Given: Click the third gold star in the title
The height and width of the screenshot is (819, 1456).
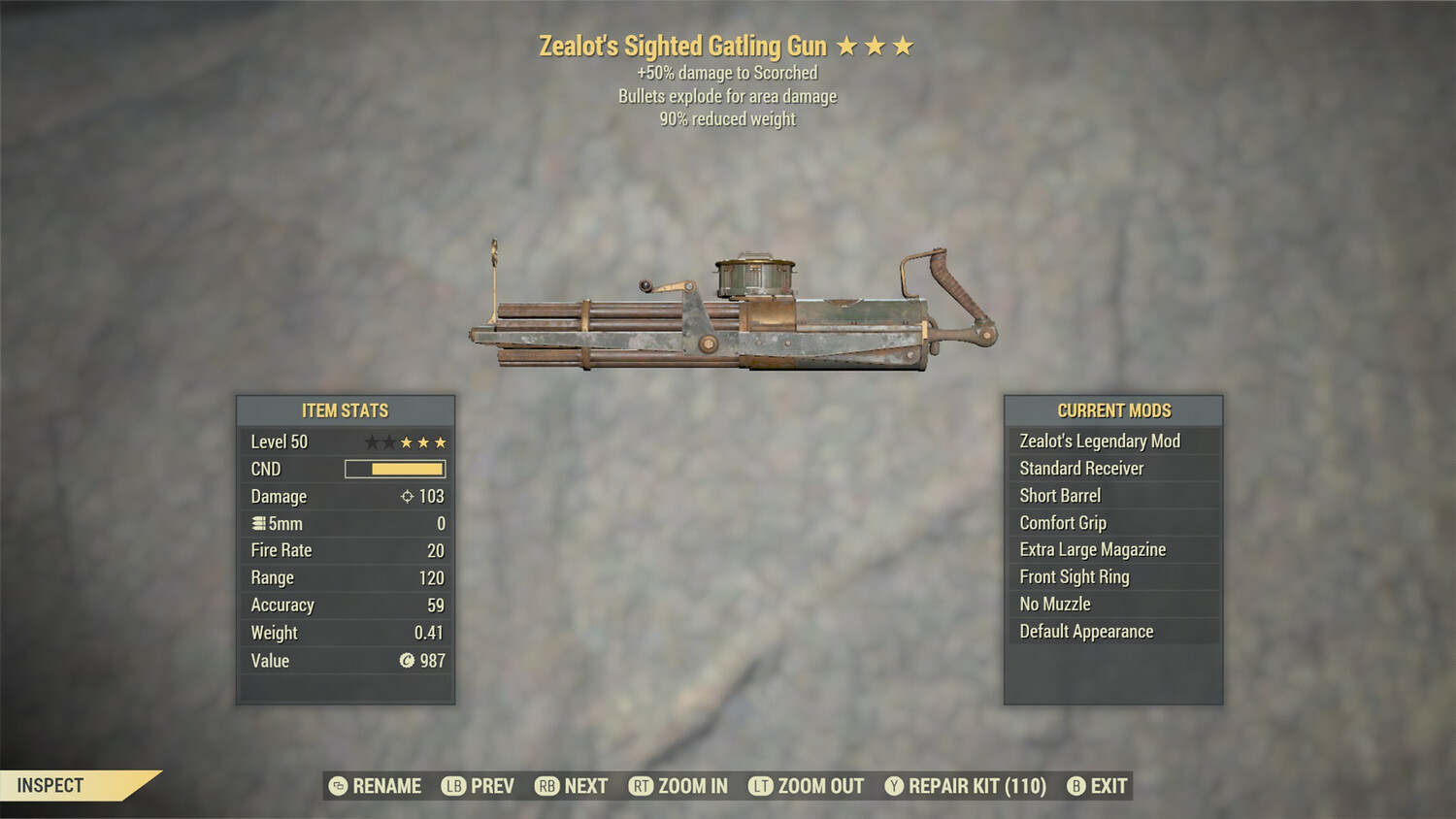Looking at the screenshot, I should (905, 45).
